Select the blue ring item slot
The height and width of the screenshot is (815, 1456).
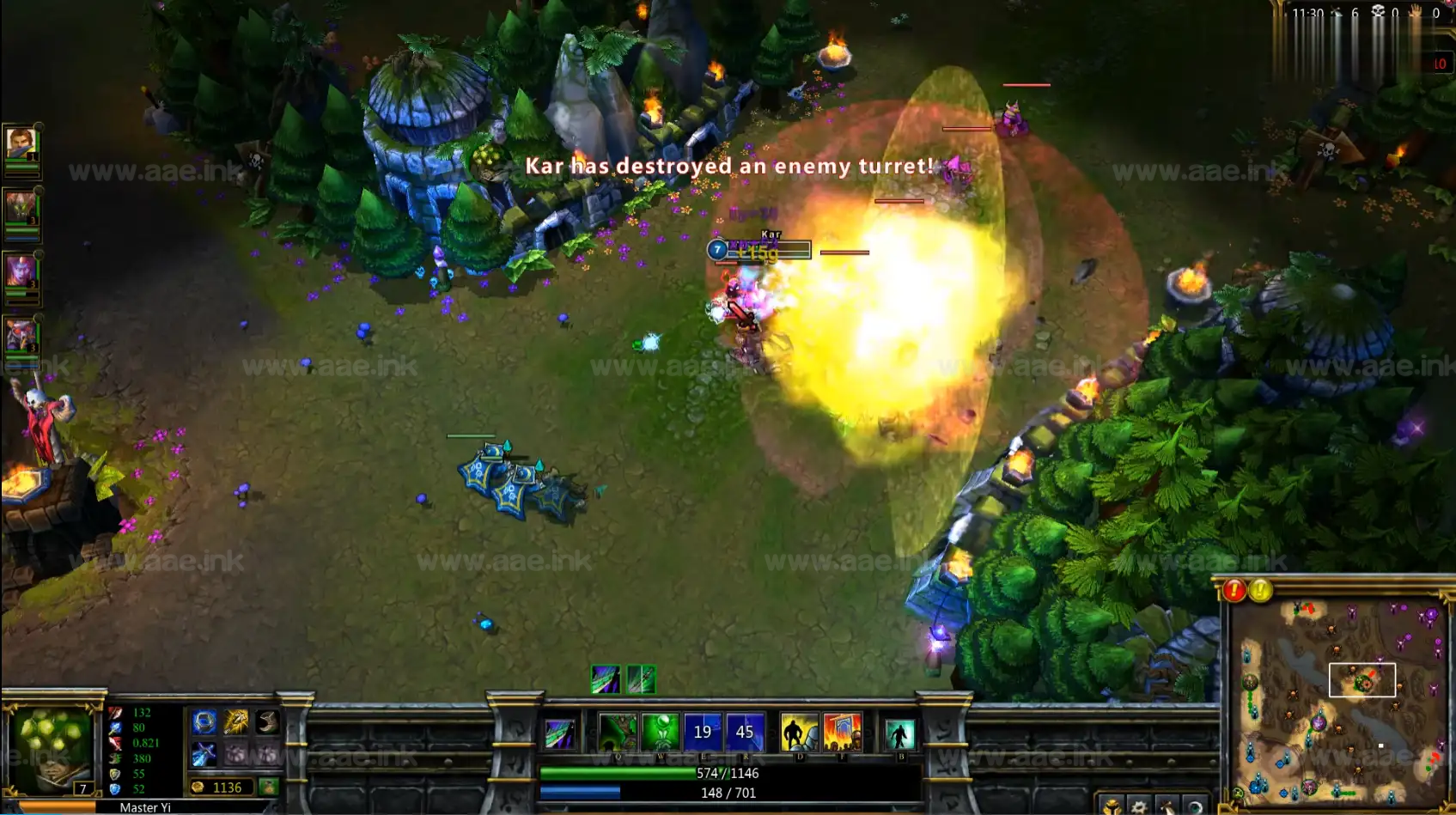(204, 722)
